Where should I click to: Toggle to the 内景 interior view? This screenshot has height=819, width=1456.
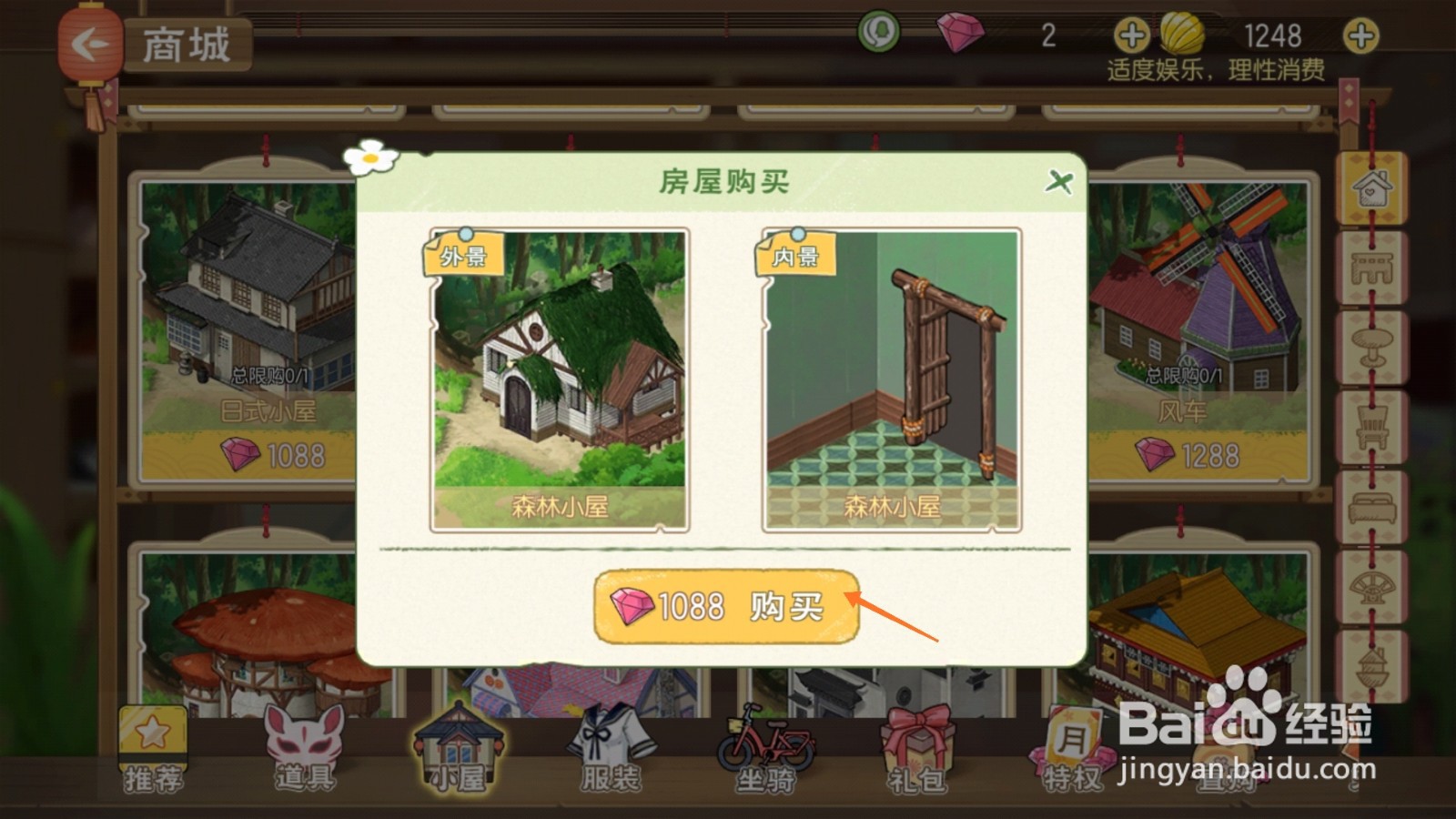click(x=796, y=258)
